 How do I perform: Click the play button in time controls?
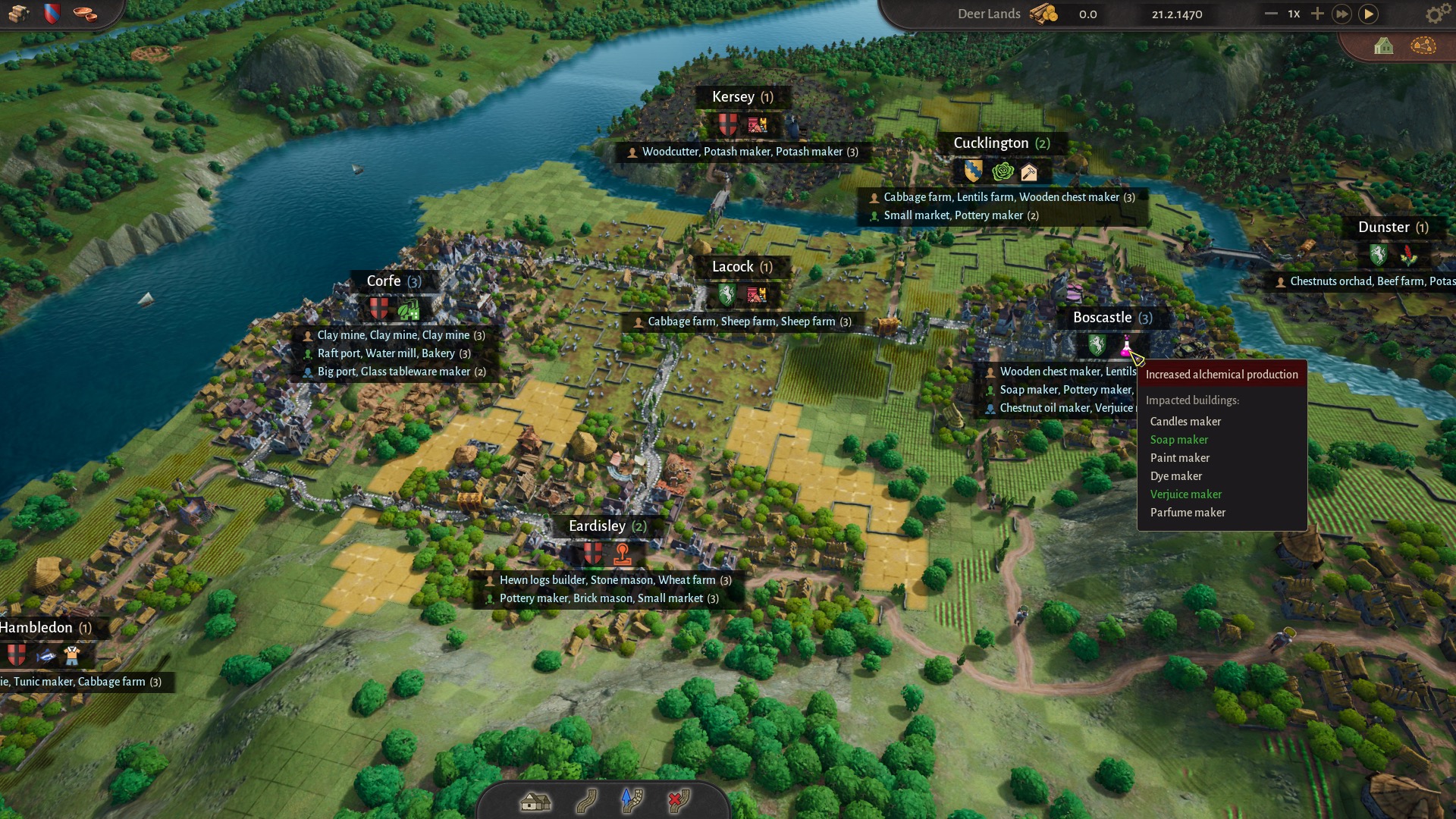1368,14
